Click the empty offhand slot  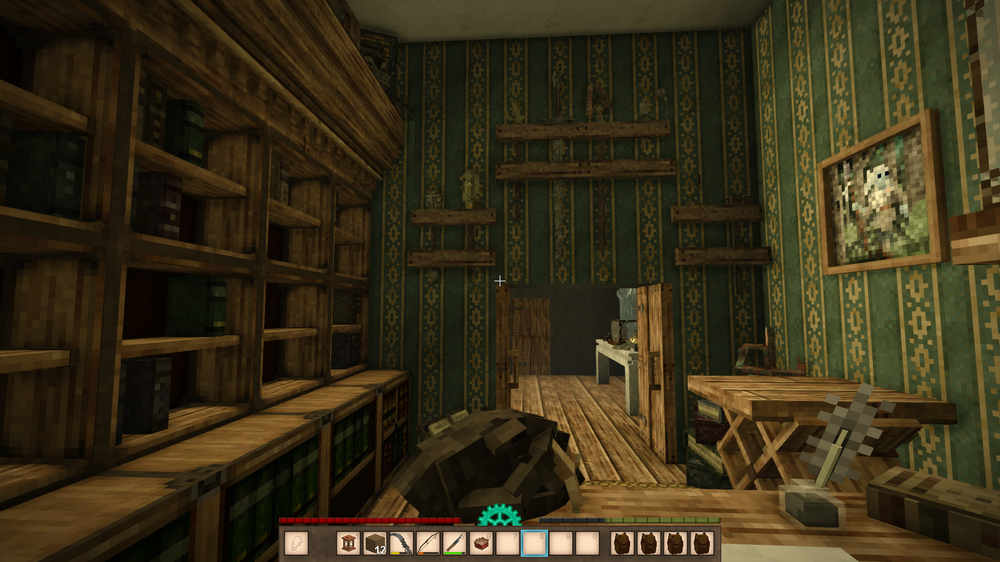(x=297, y=543)
